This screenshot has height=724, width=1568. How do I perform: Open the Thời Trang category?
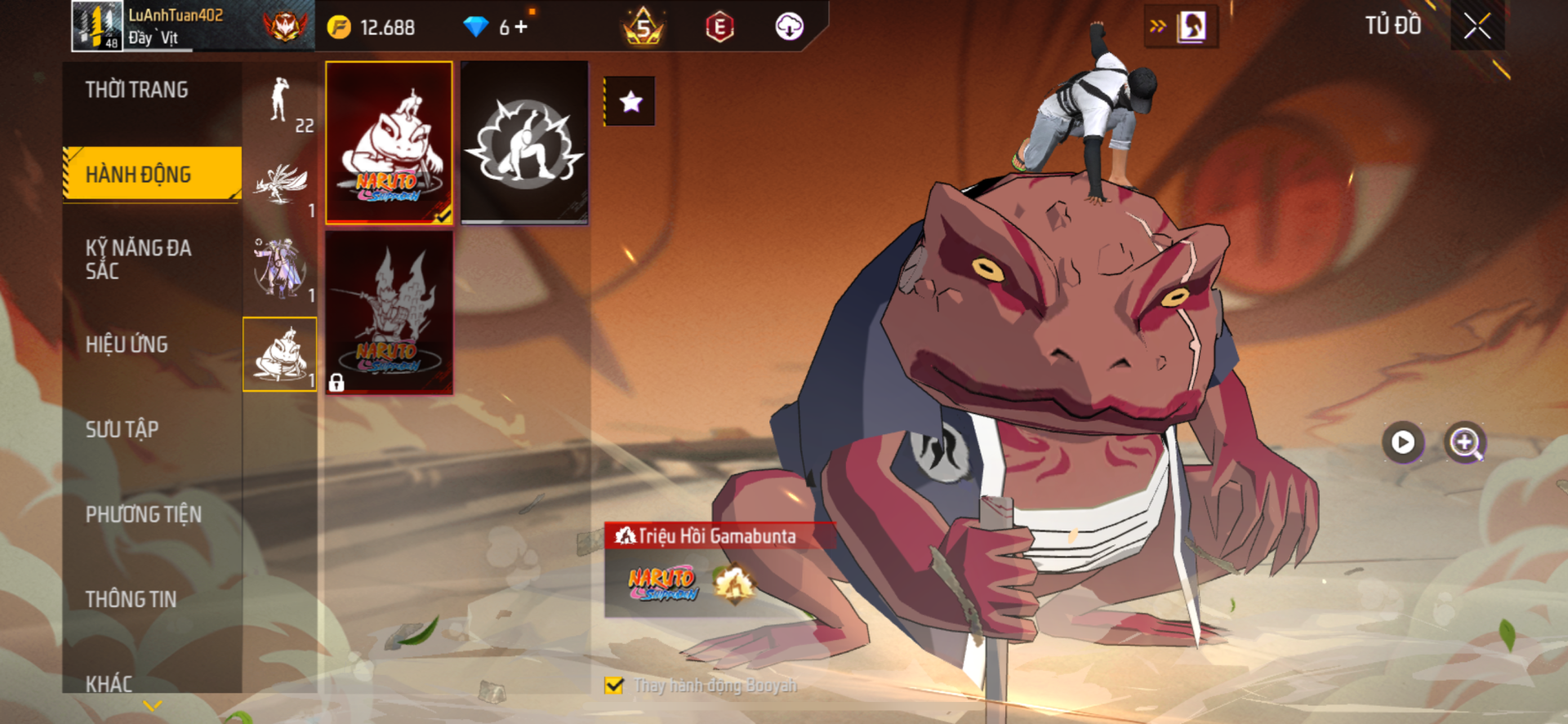coord(137,90)
